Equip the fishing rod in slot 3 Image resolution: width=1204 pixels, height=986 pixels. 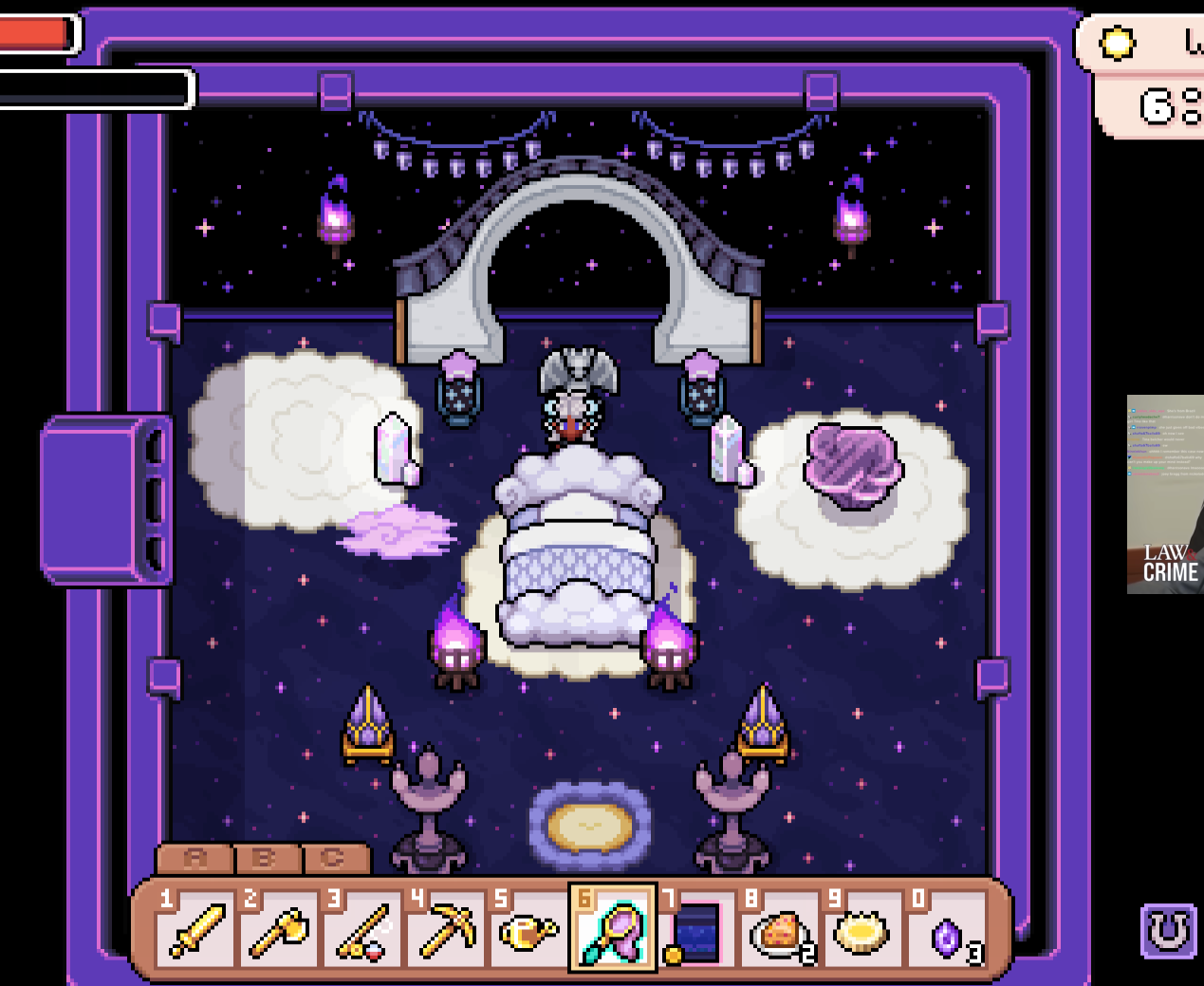point(362,929)
